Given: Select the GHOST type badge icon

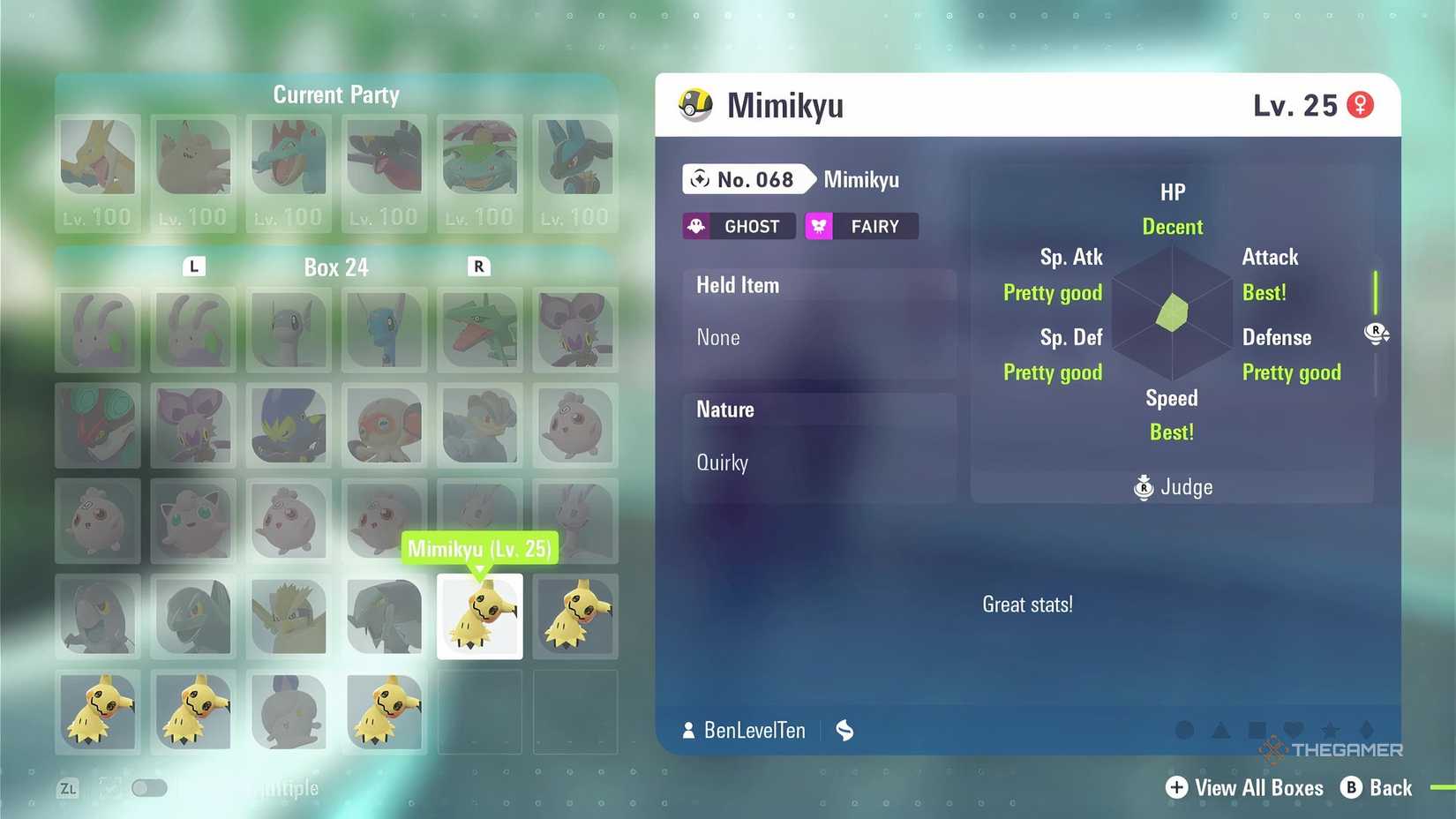Looking at the screenshot, I should (x=699, y=226).
